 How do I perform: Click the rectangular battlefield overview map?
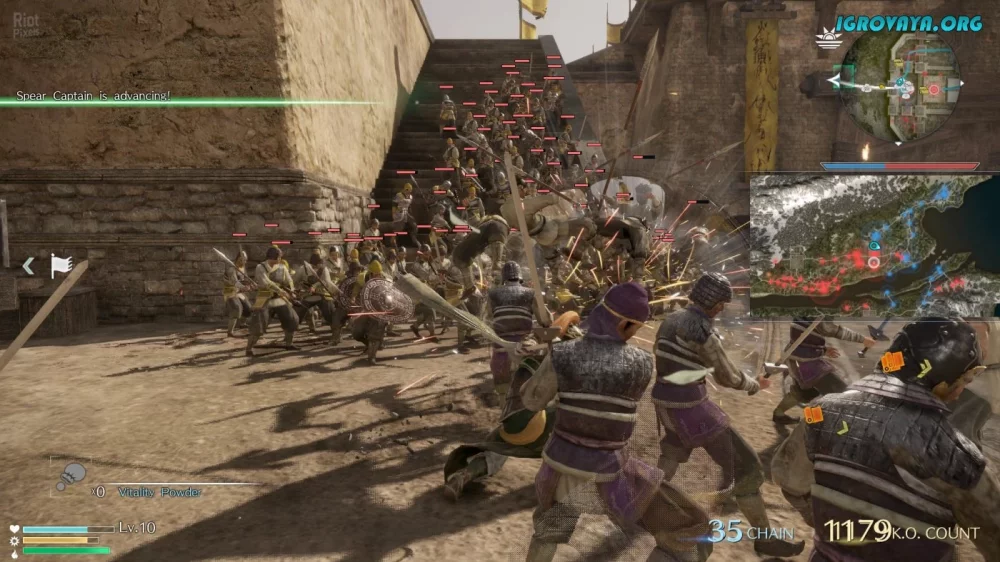(x=872, y=246)
